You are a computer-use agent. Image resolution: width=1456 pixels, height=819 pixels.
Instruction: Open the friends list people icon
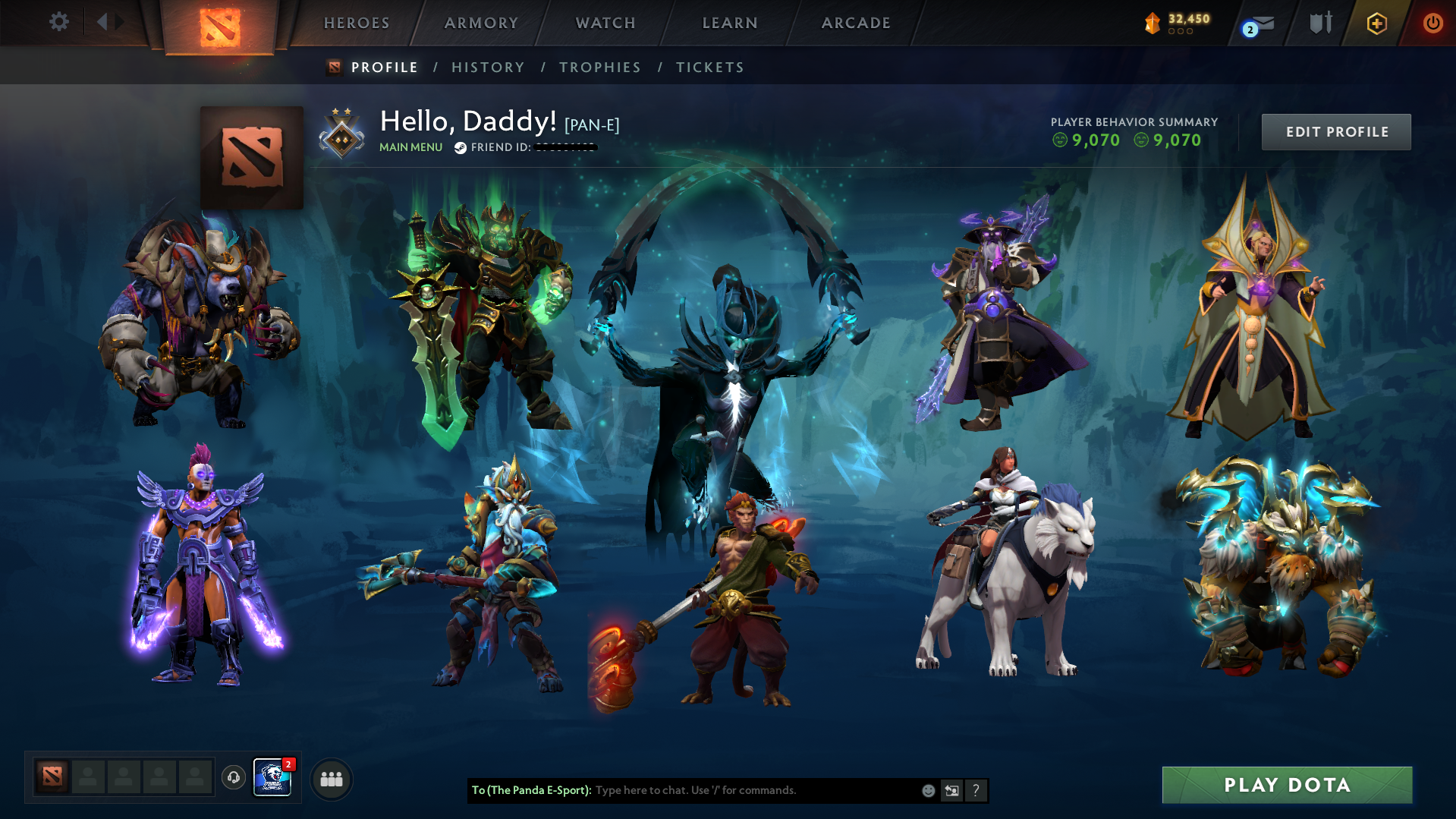coord(330,779)
